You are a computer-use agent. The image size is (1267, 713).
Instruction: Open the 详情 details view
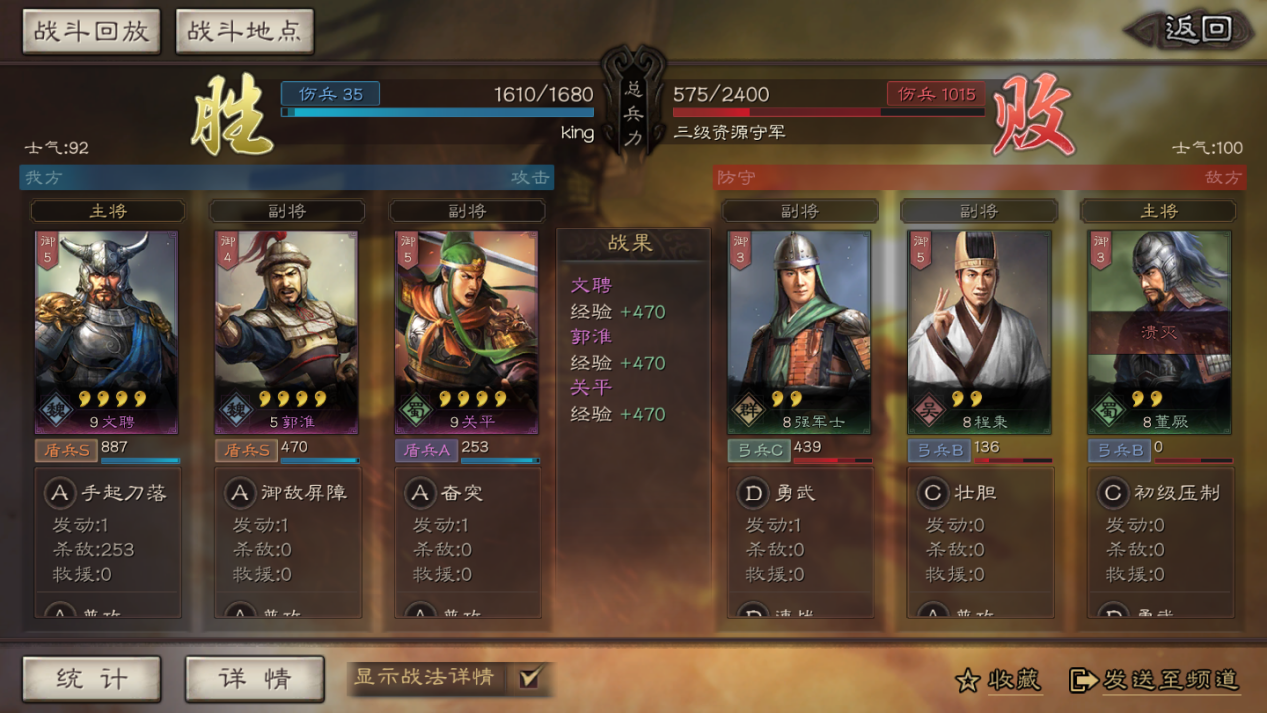[254, 679]
